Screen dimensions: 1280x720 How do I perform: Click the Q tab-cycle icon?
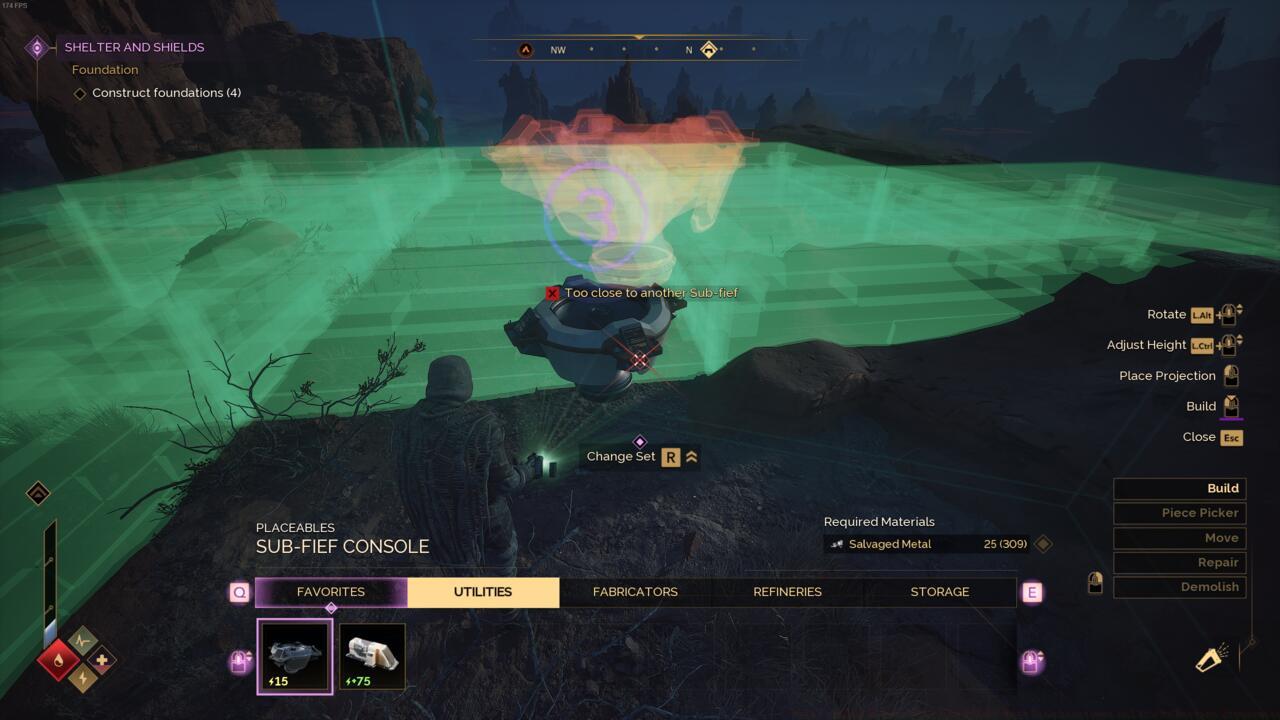point(239,592)
